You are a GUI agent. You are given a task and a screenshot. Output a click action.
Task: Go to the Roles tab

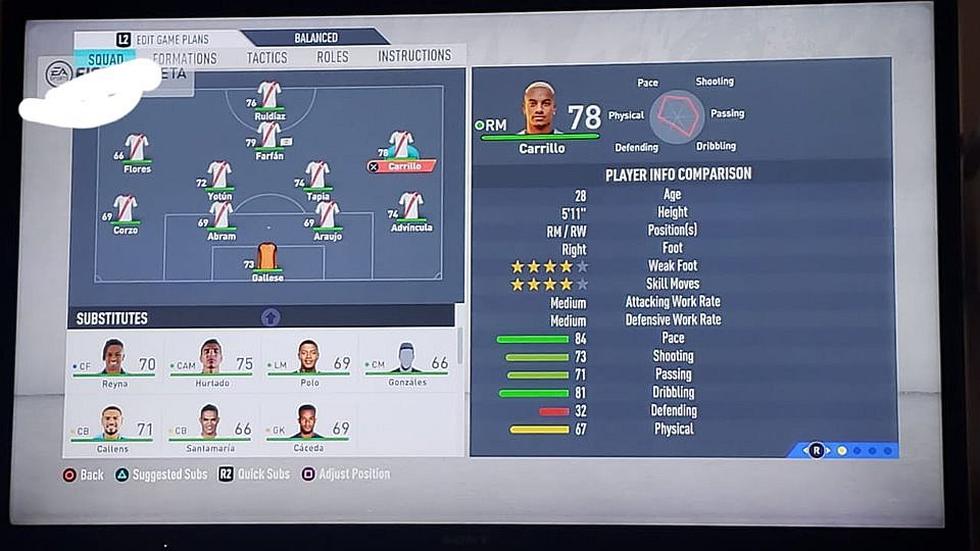pyautogui.click(x=332, y=57)
